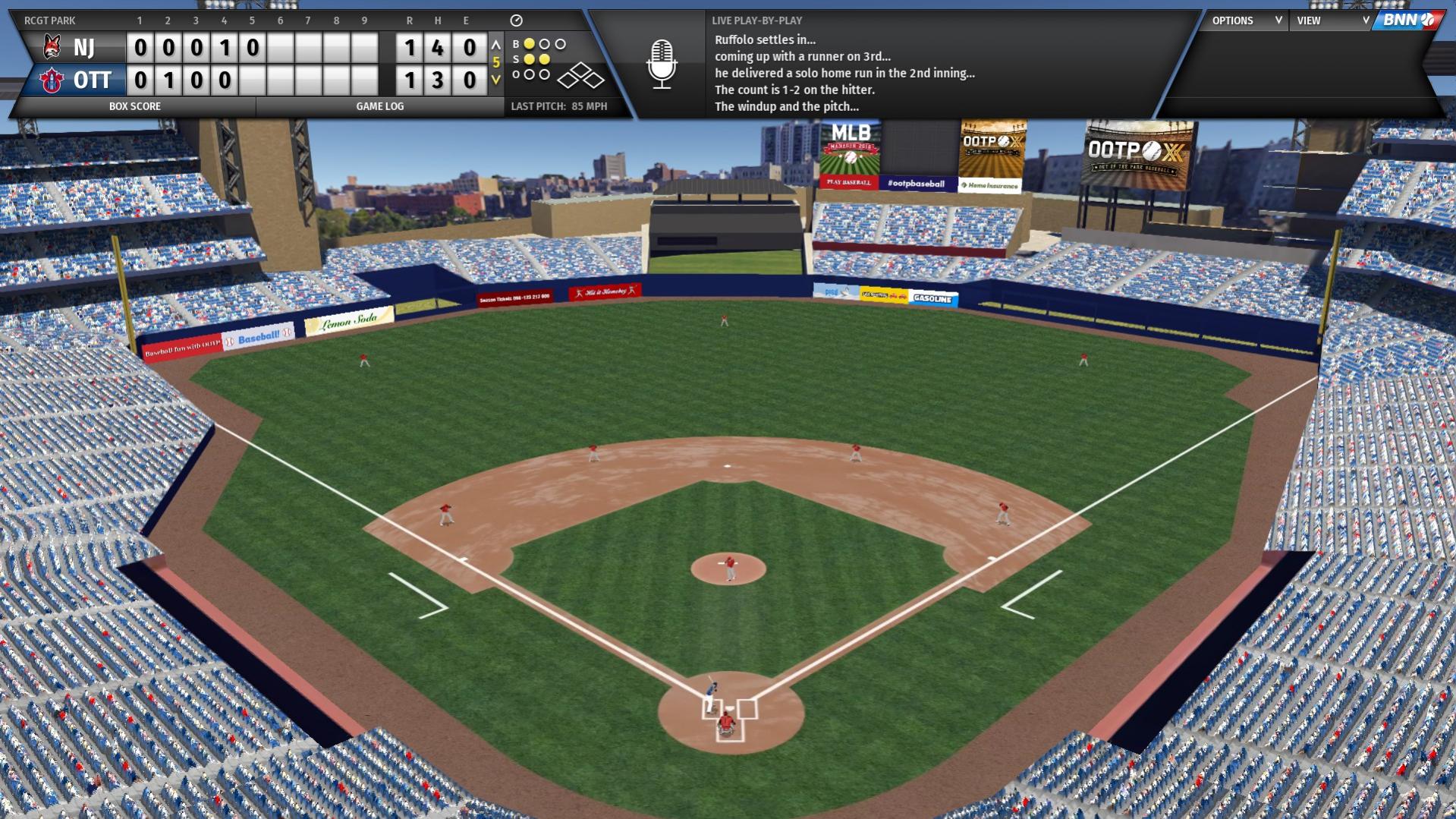Click the BNN network logo
1456x819 pixels.
pyautogui.click(x=1407, y=20)
